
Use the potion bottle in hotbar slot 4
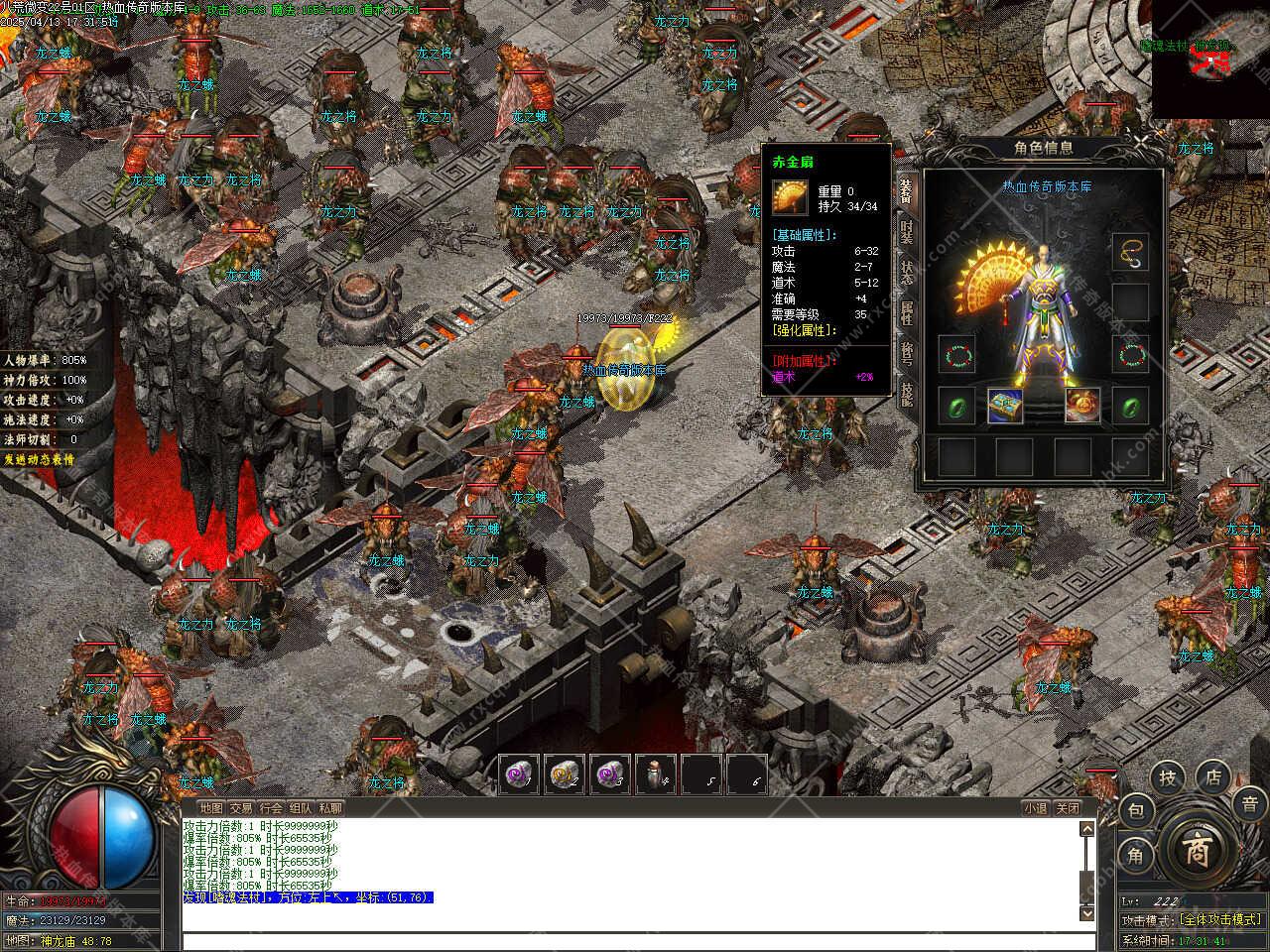[655, 773]
